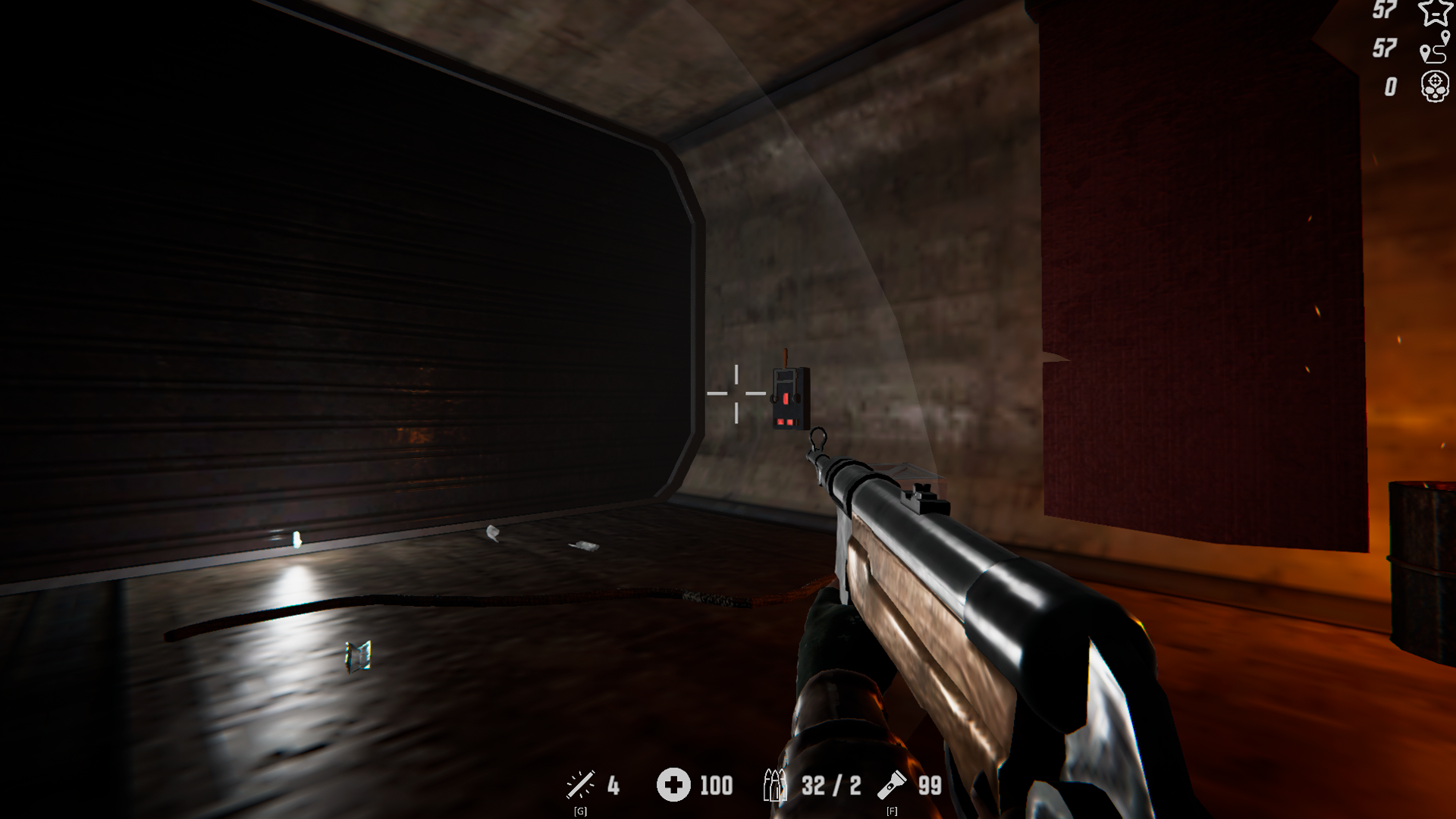The height and width of the screenshot is (819, 1456).
Task: Click the flashlight battery value 99
Action: (x=929, y=786)
